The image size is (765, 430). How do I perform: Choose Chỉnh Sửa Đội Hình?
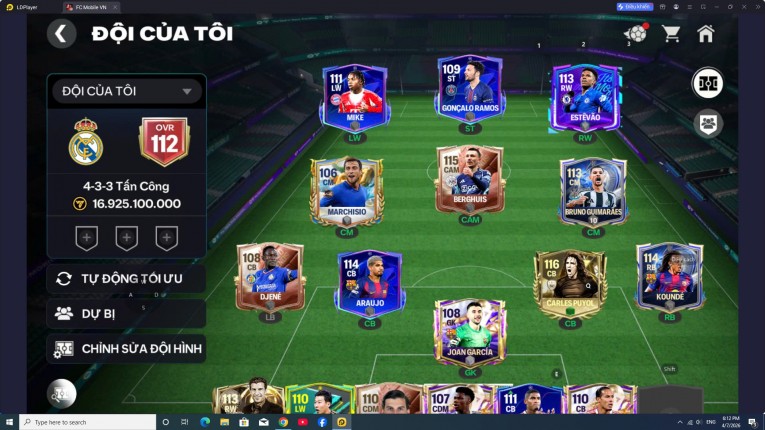126,349
